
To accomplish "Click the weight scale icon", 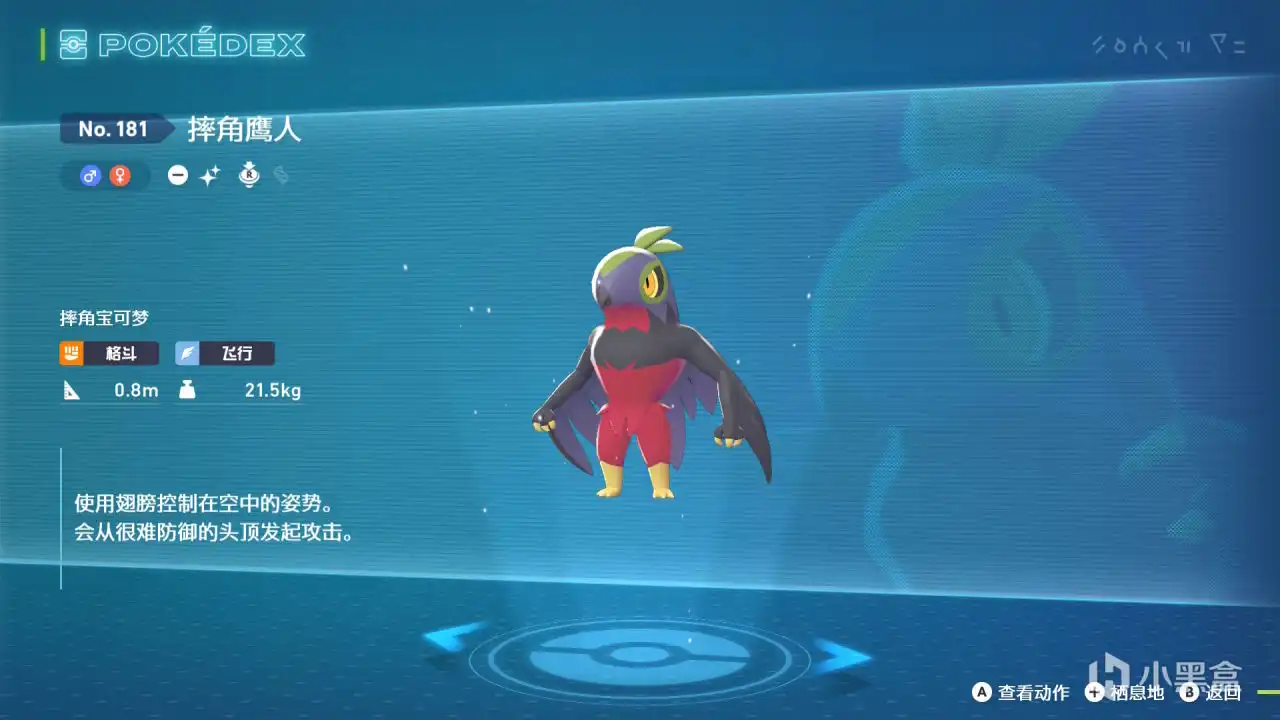I will coord(190,390).
